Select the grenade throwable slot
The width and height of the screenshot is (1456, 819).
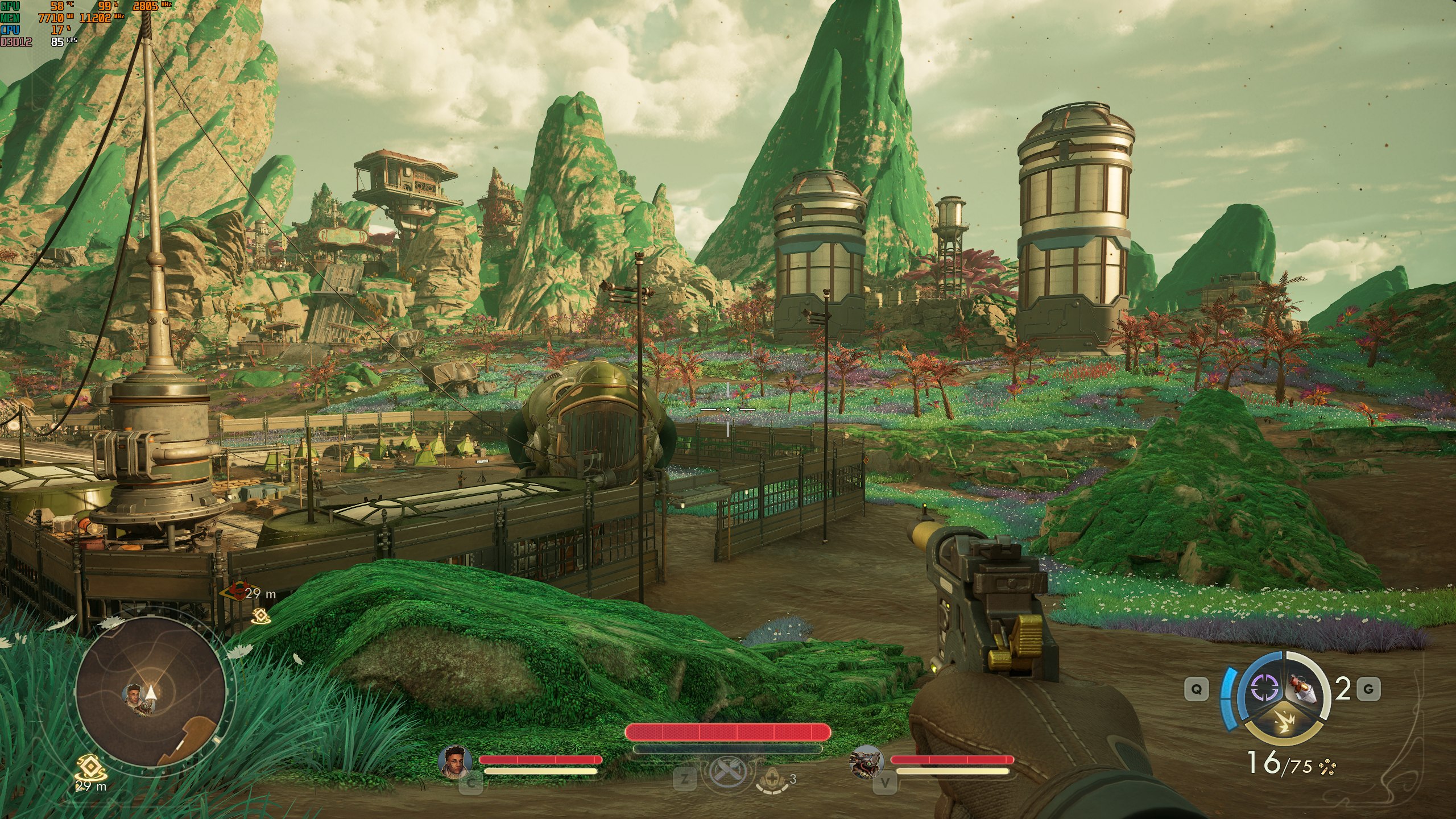point(1306,689)
